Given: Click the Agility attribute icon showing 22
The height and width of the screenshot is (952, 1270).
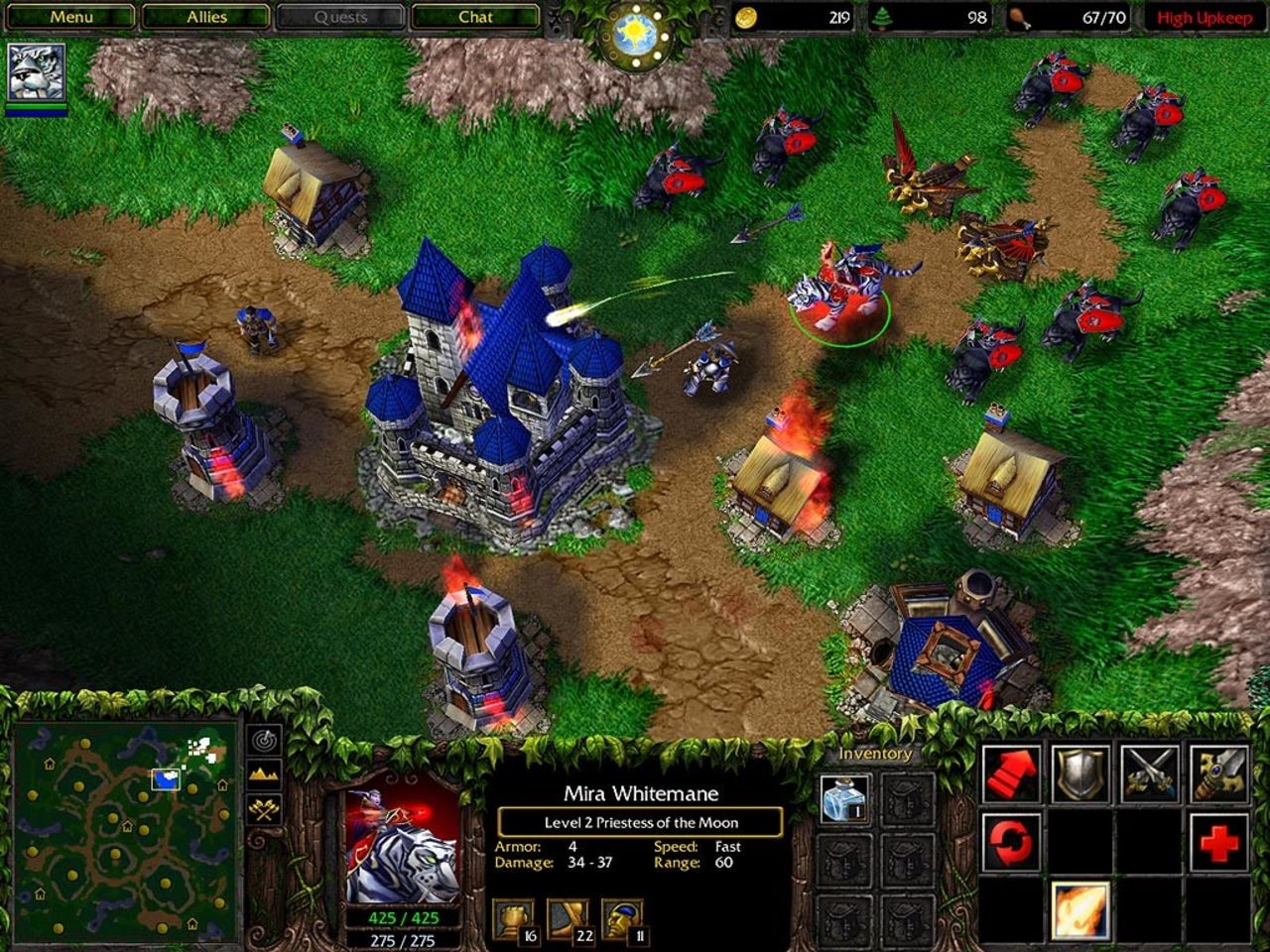Looking at the screenshot, I should [568, 917].
